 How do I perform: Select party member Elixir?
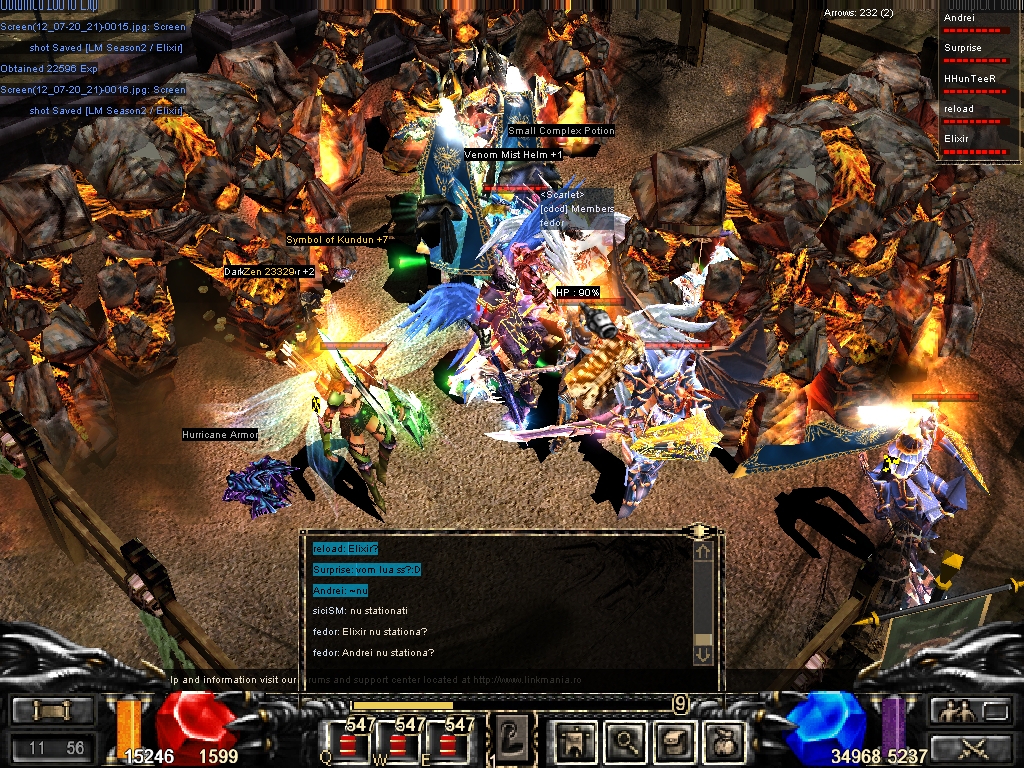tap(979, 145)
